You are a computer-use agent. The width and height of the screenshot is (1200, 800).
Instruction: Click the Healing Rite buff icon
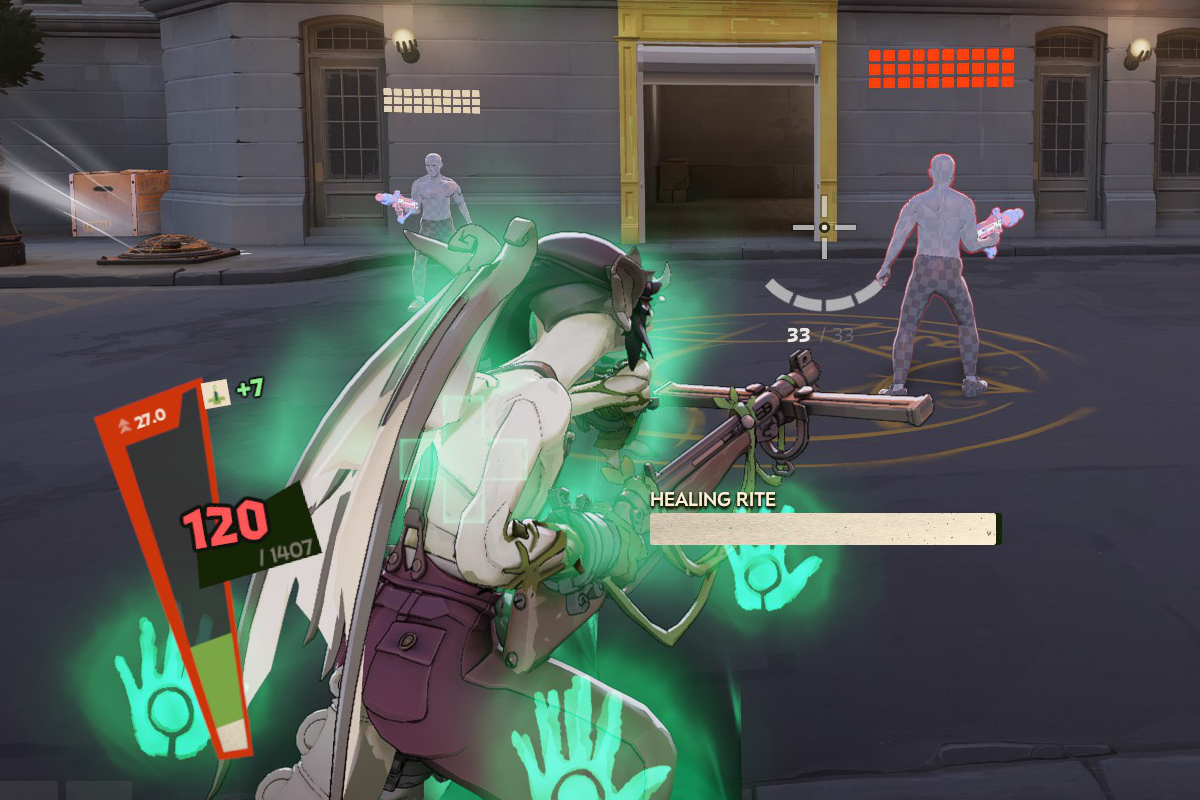pyautogui.click(x=216, y=394)
